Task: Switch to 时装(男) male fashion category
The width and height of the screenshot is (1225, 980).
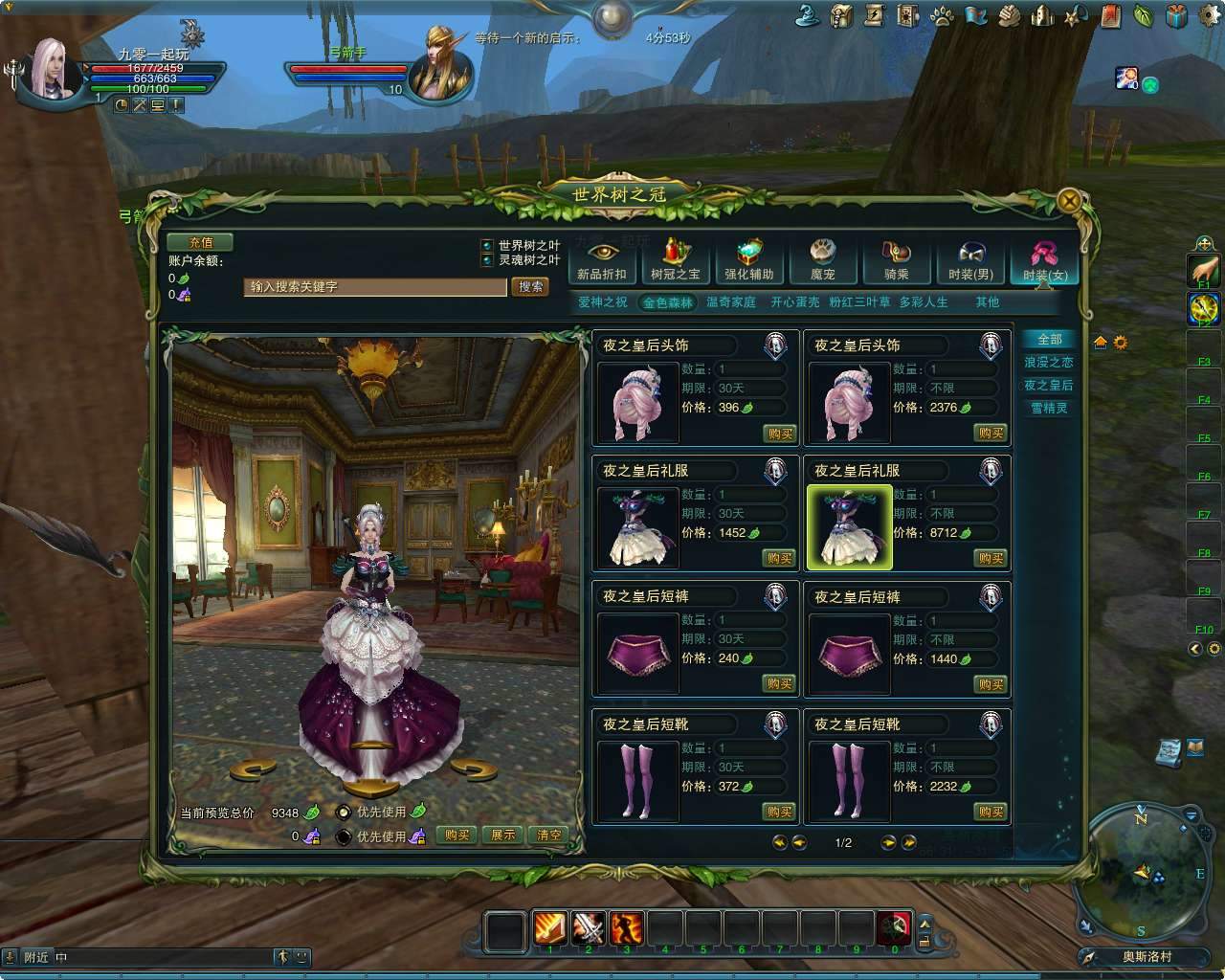Action: click(970, 258)
